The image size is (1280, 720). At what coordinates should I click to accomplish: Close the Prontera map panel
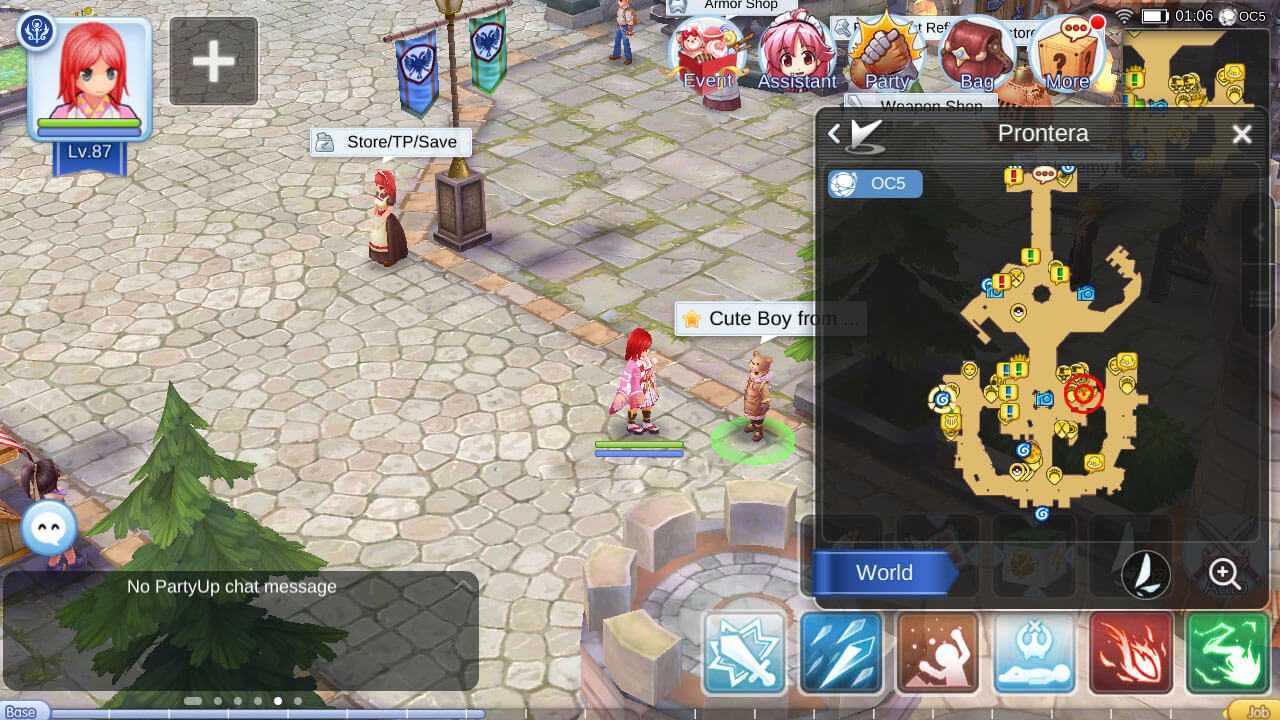tap(1241, 134)
